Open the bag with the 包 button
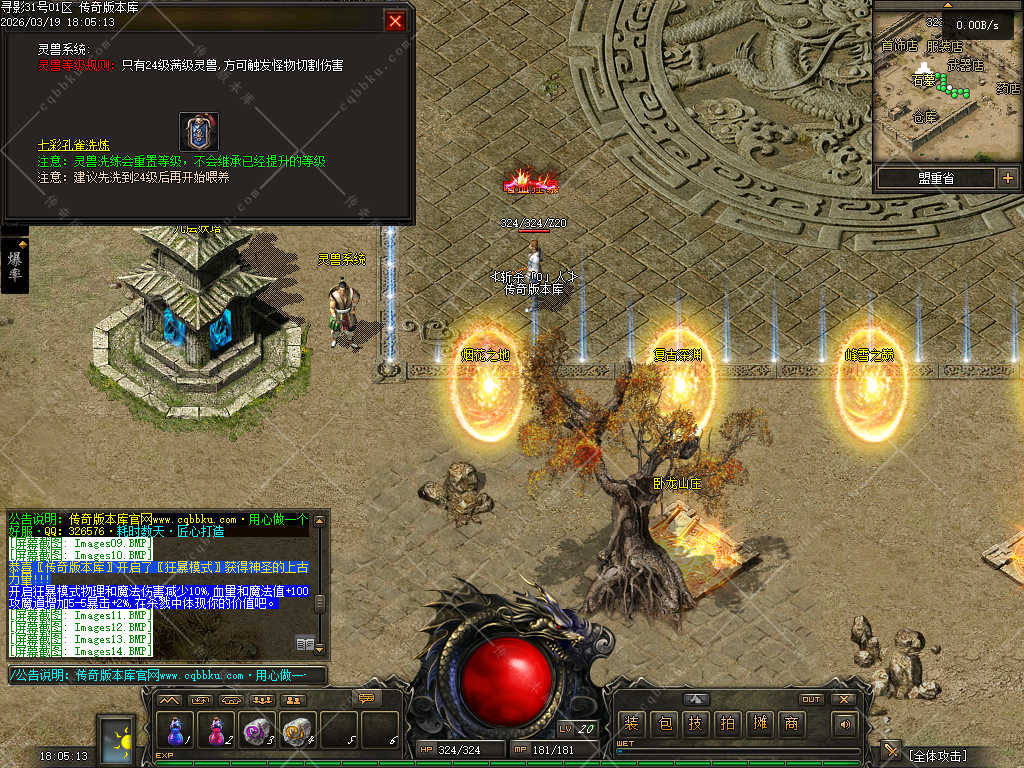Screen dimensions: 1024x768 [663, 723]
